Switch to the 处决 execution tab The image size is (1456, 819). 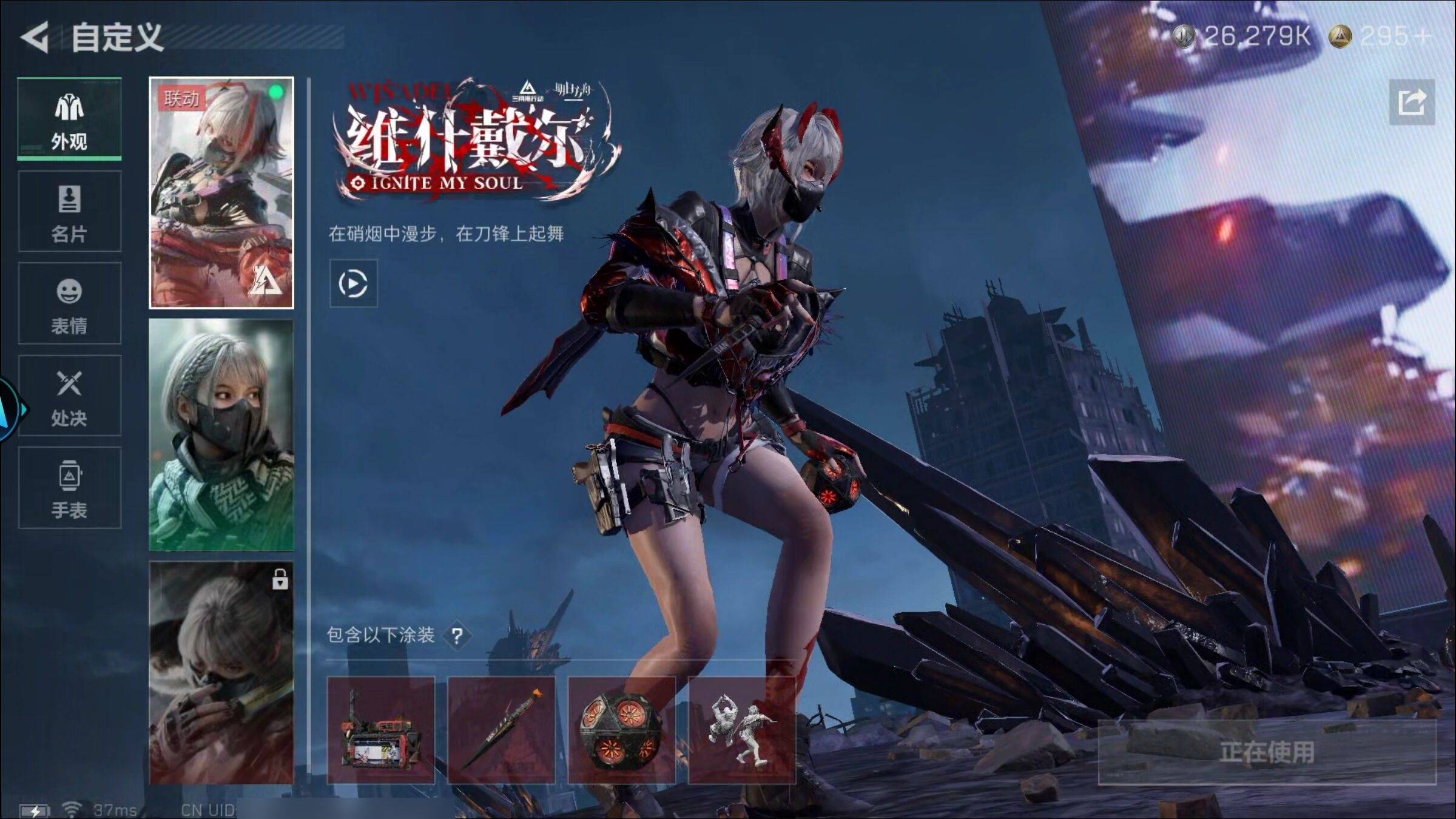pos(69,396)
